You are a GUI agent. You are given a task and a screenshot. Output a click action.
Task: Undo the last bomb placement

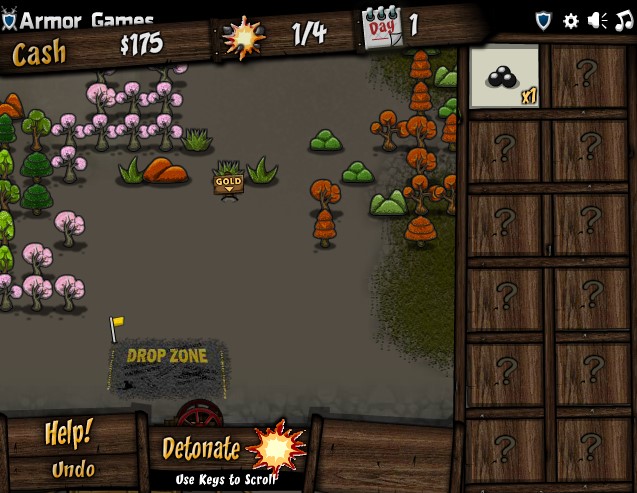pyautogui.click(x=73, y=469)
